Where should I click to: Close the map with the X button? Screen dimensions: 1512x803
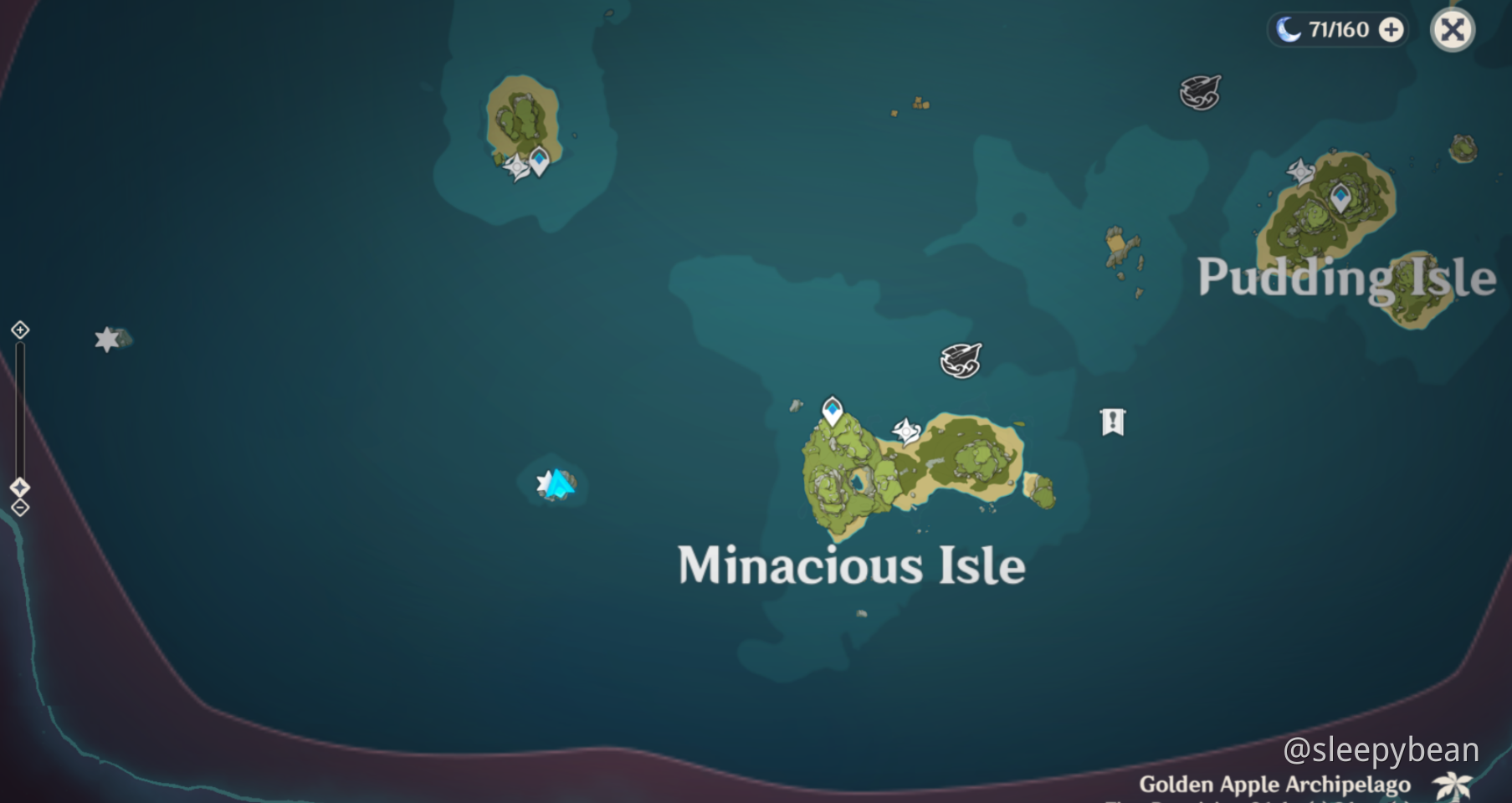point(1453,30)
